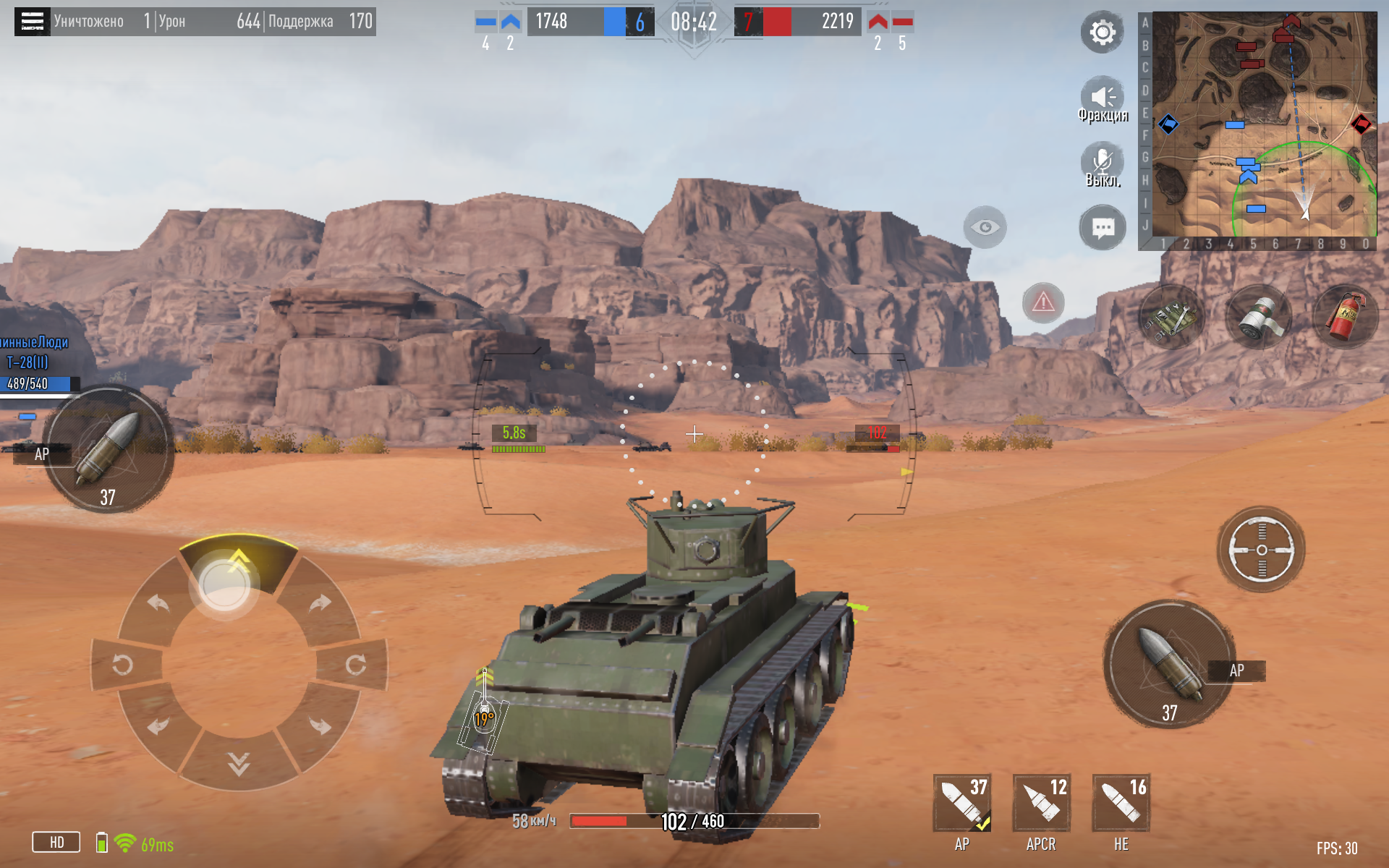Fire the right-side AP shell button
Image resolution: width=1389 pixels, height=868 pixels.
pyautogui.click(x=1169, y=664)
